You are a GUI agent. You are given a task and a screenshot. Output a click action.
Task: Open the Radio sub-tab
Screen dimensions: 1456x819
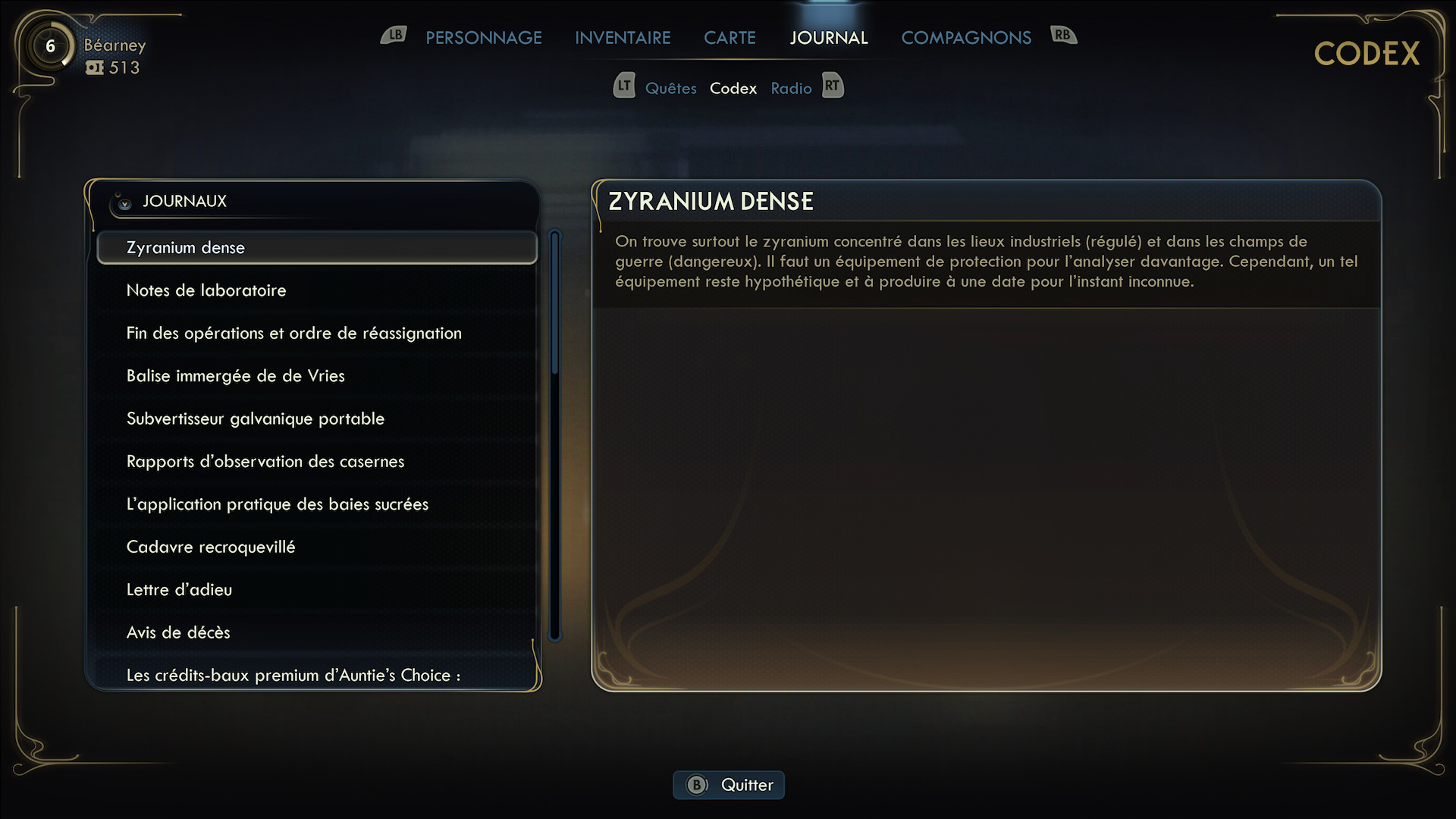791,89
